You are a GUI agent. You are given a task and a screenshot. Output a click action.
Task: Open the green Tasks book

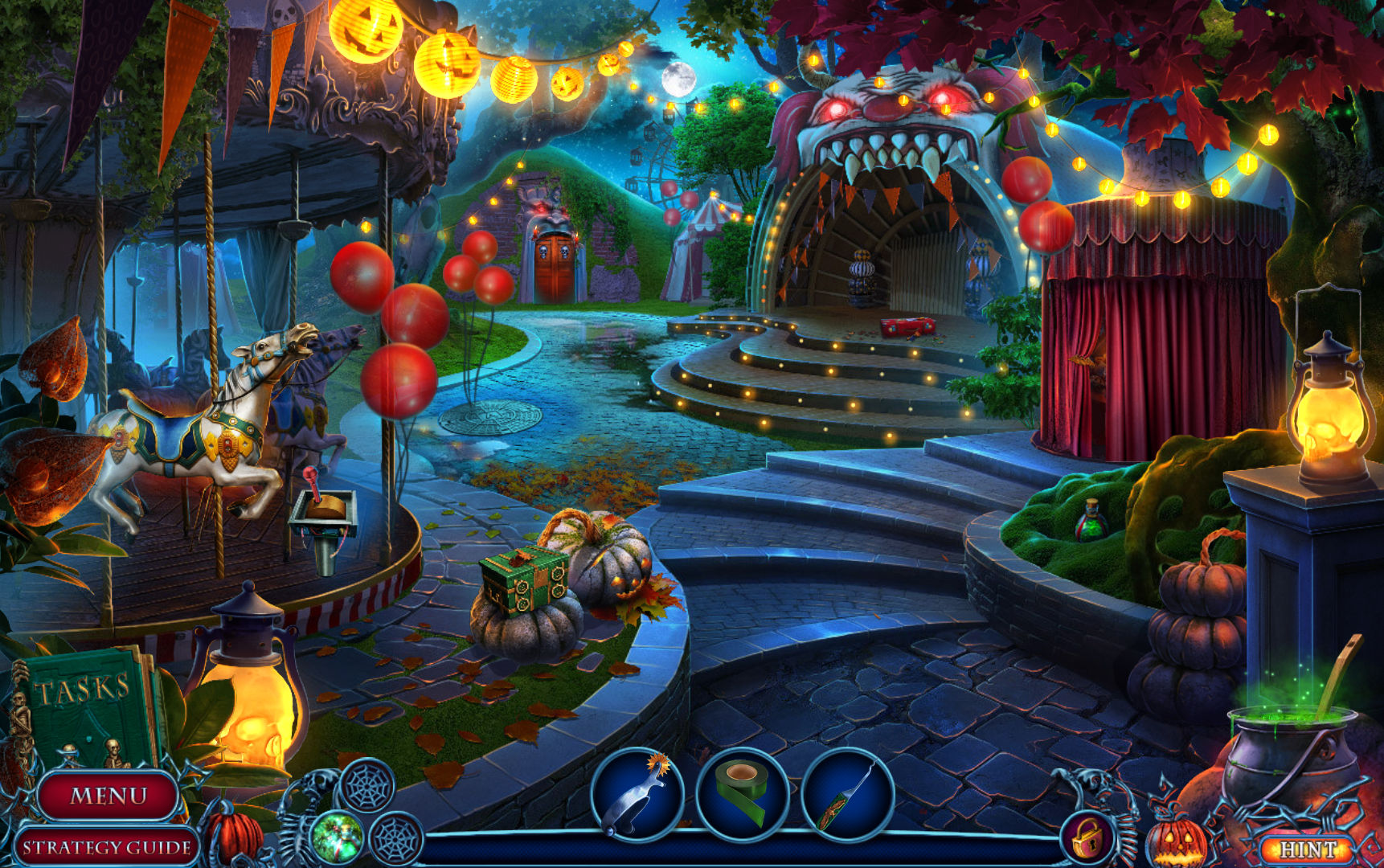coord(84,699)
